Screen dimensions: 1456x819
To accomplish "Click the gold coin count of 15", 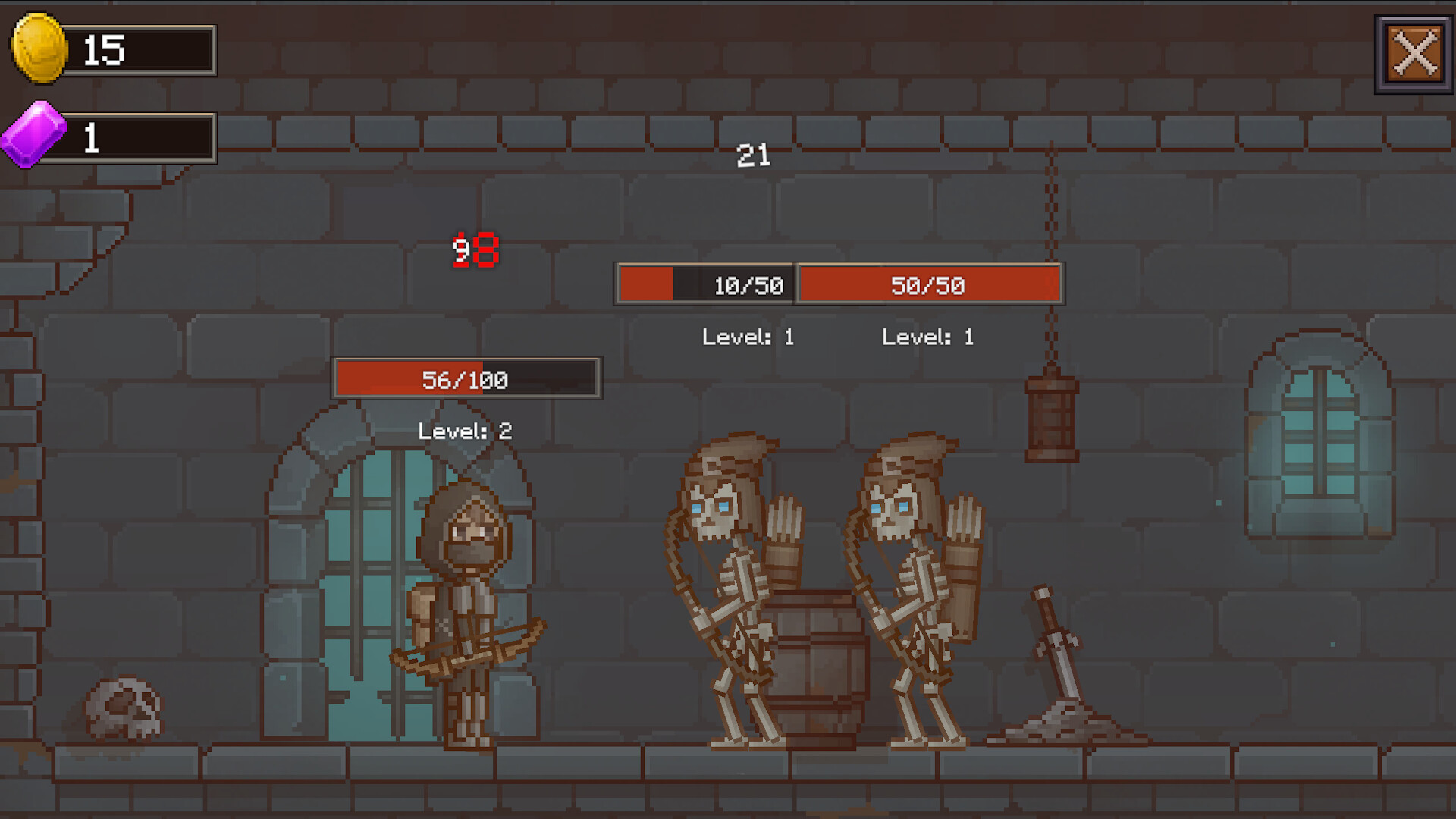I will (x=106, y=50).
